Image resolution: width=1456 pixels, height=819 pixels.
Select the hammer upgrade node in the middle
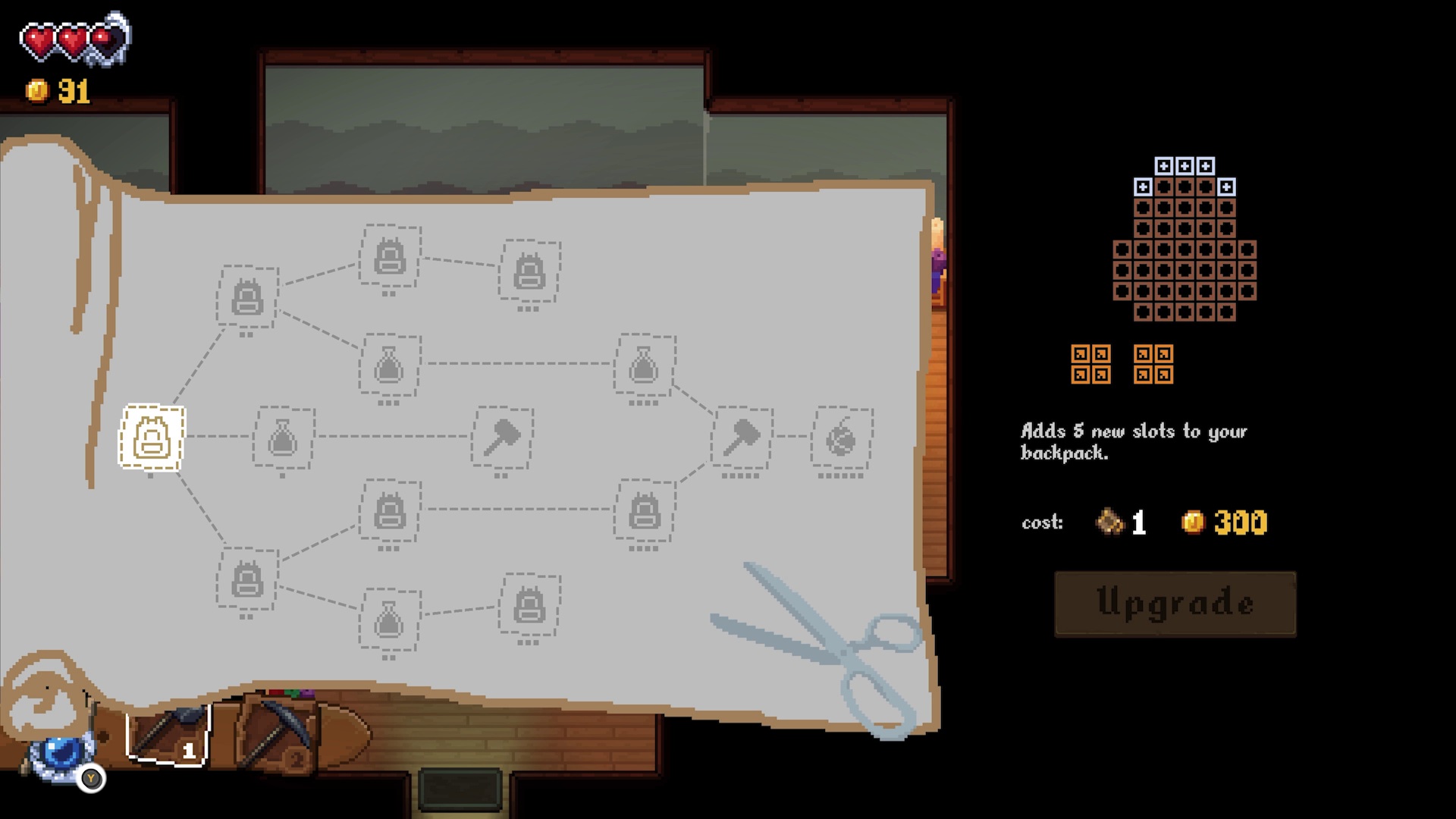click(x=502, y=438)
